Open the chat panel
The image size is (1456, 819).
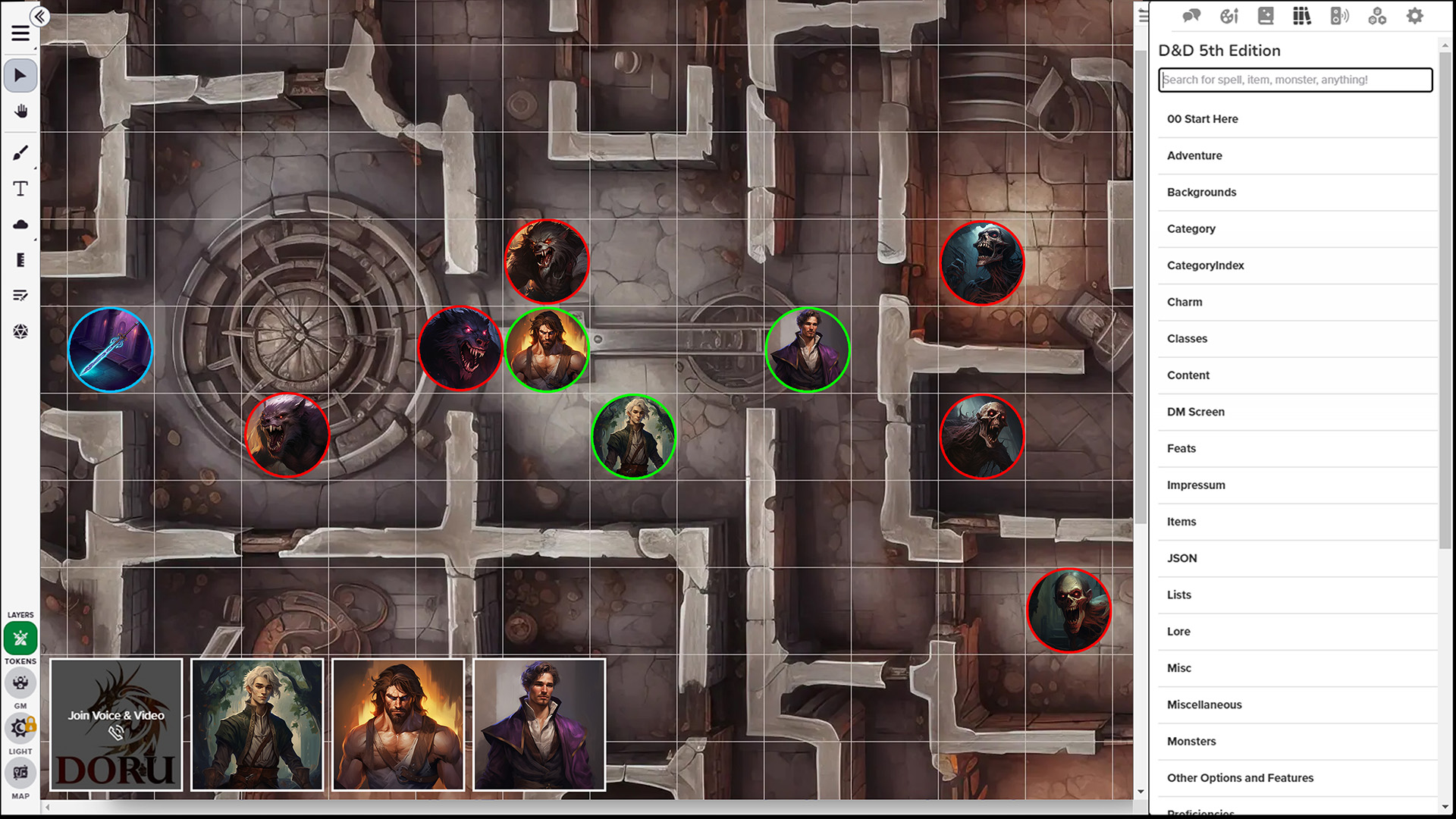pos(1191,15)
